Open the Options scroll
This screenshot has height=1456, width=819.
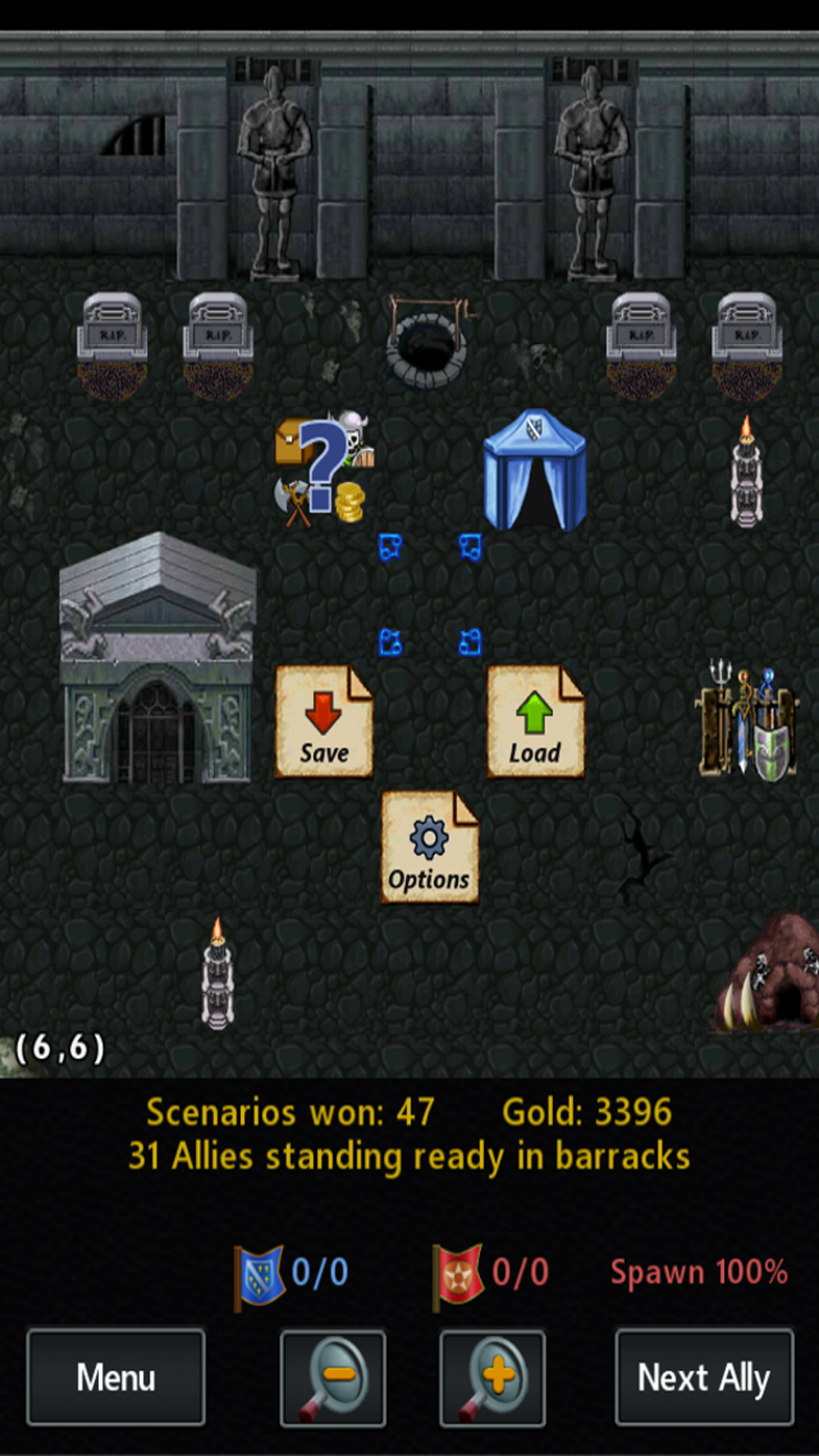tap(429, 848)
